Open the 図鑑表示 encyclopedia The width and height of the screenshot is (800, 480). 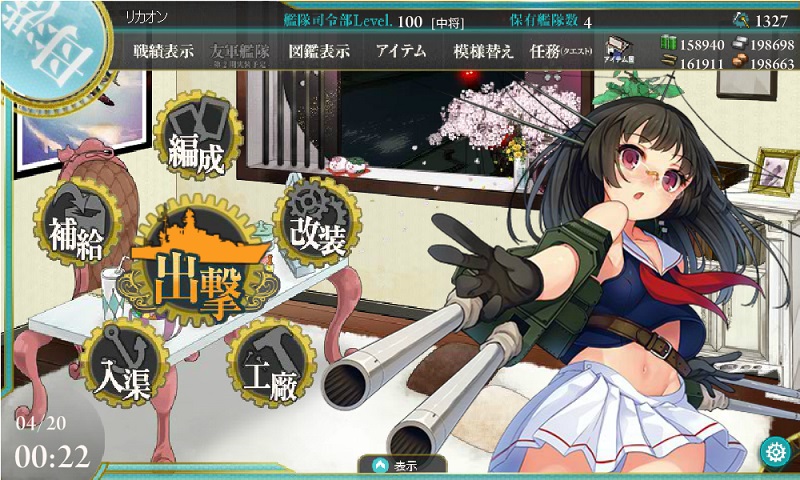(318, 51)
